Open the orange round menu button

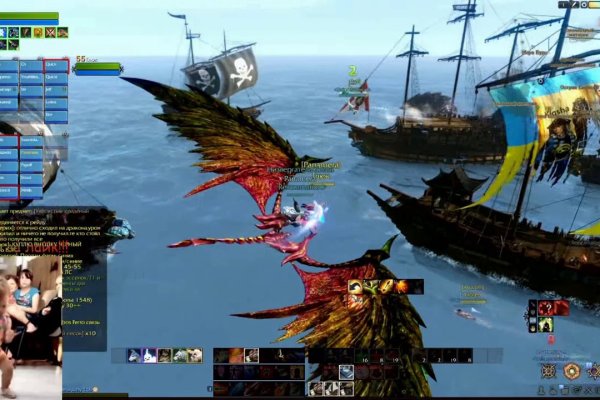[x=571, y=371]
